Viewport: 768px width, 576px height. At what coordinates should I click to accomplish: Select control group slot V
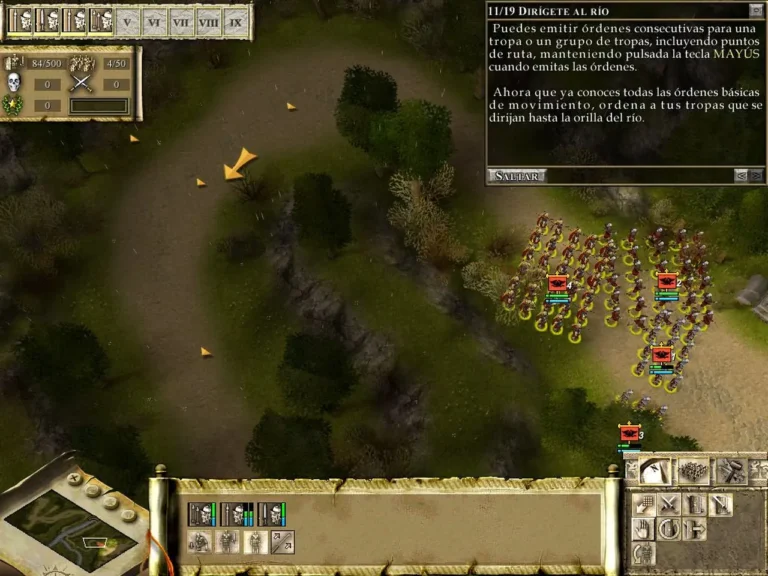(126, 21)
